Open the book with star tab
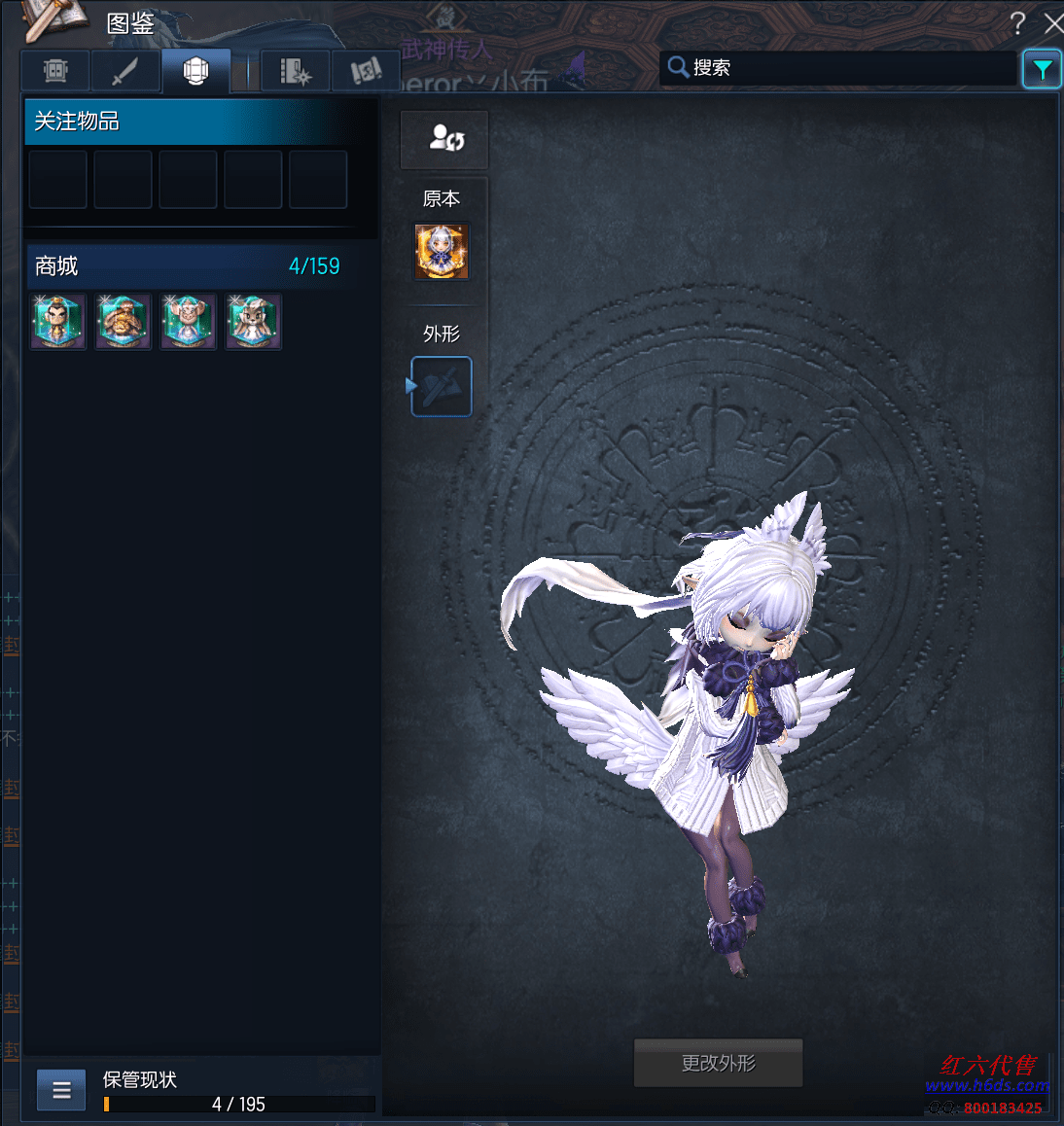The width and height of the screenshot is (1064, 1126). [295, 71]
